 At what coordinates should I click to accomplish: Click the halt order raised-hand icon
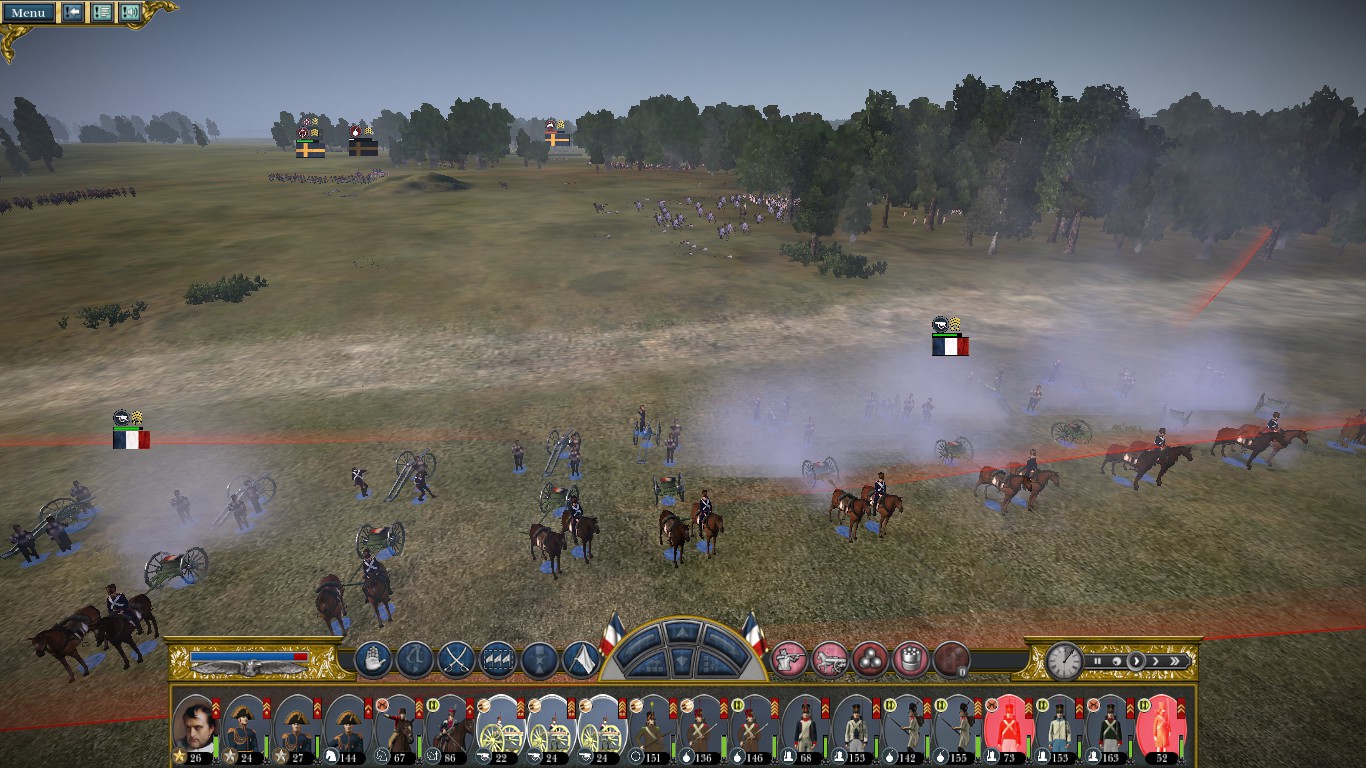point(373,659)
